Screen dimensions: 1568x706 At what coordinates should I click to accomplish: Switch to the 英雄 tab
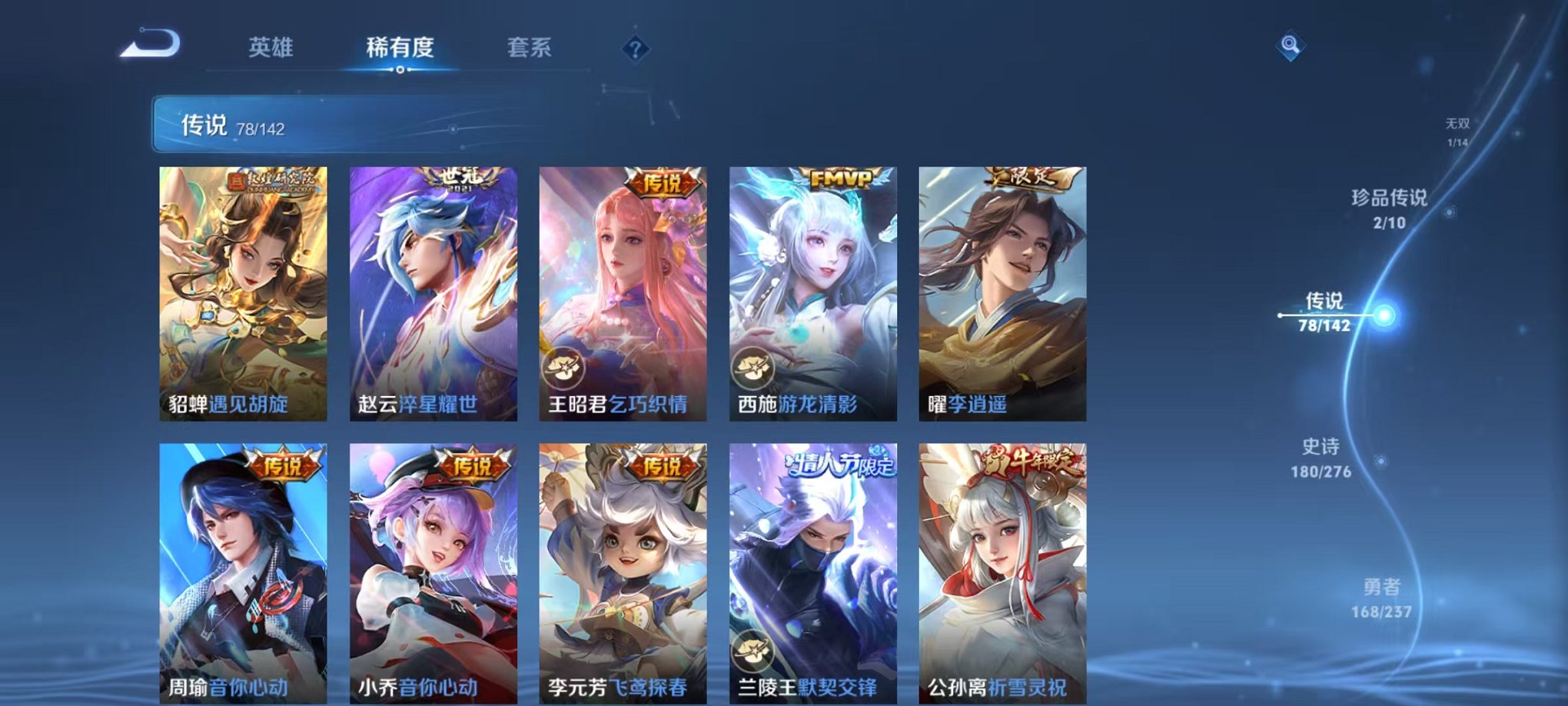(x=273, y=48)
